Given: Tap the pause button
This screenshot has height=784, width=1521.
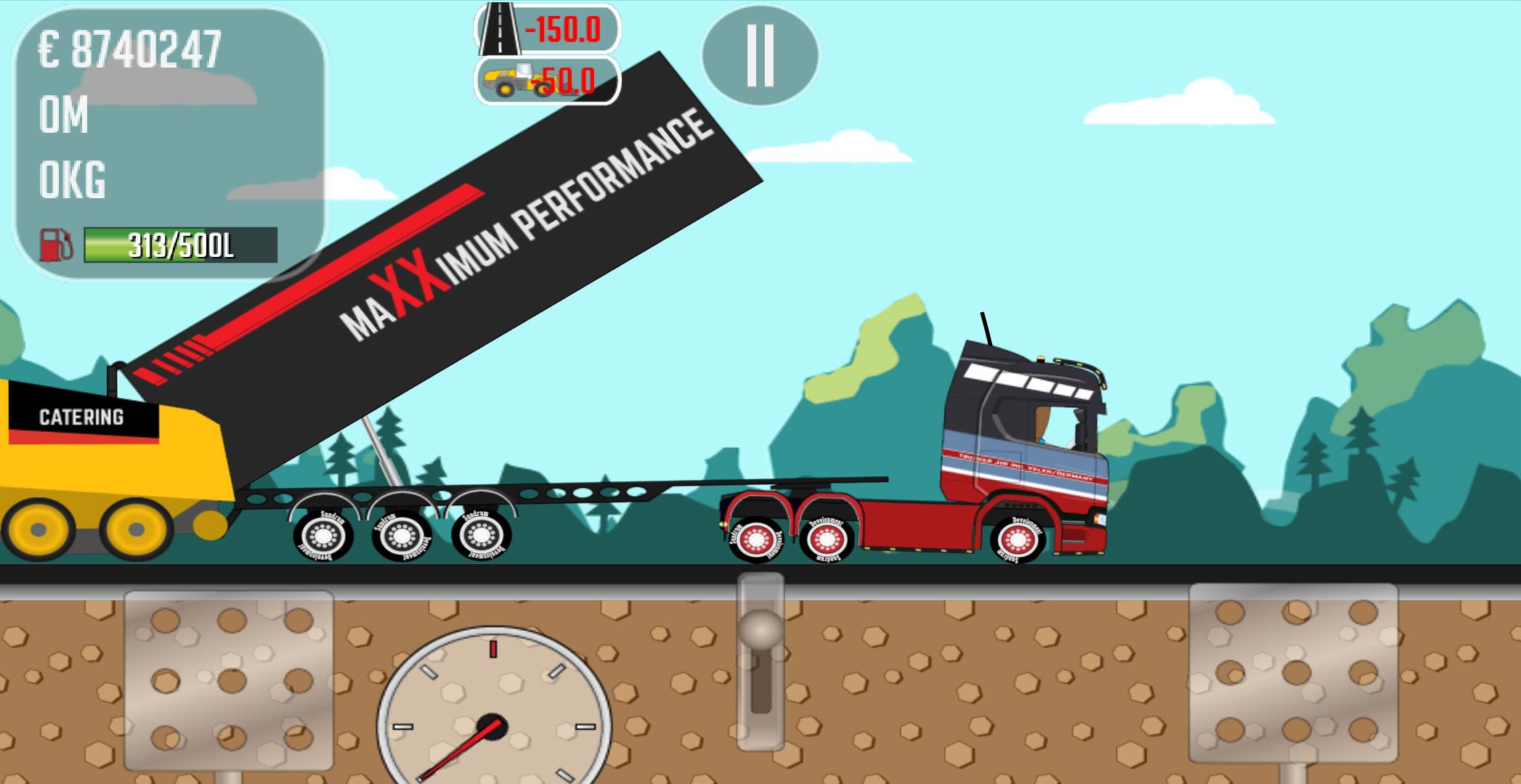Looking at the screenshot, I should pyautogui.click(x=758, y=57).
